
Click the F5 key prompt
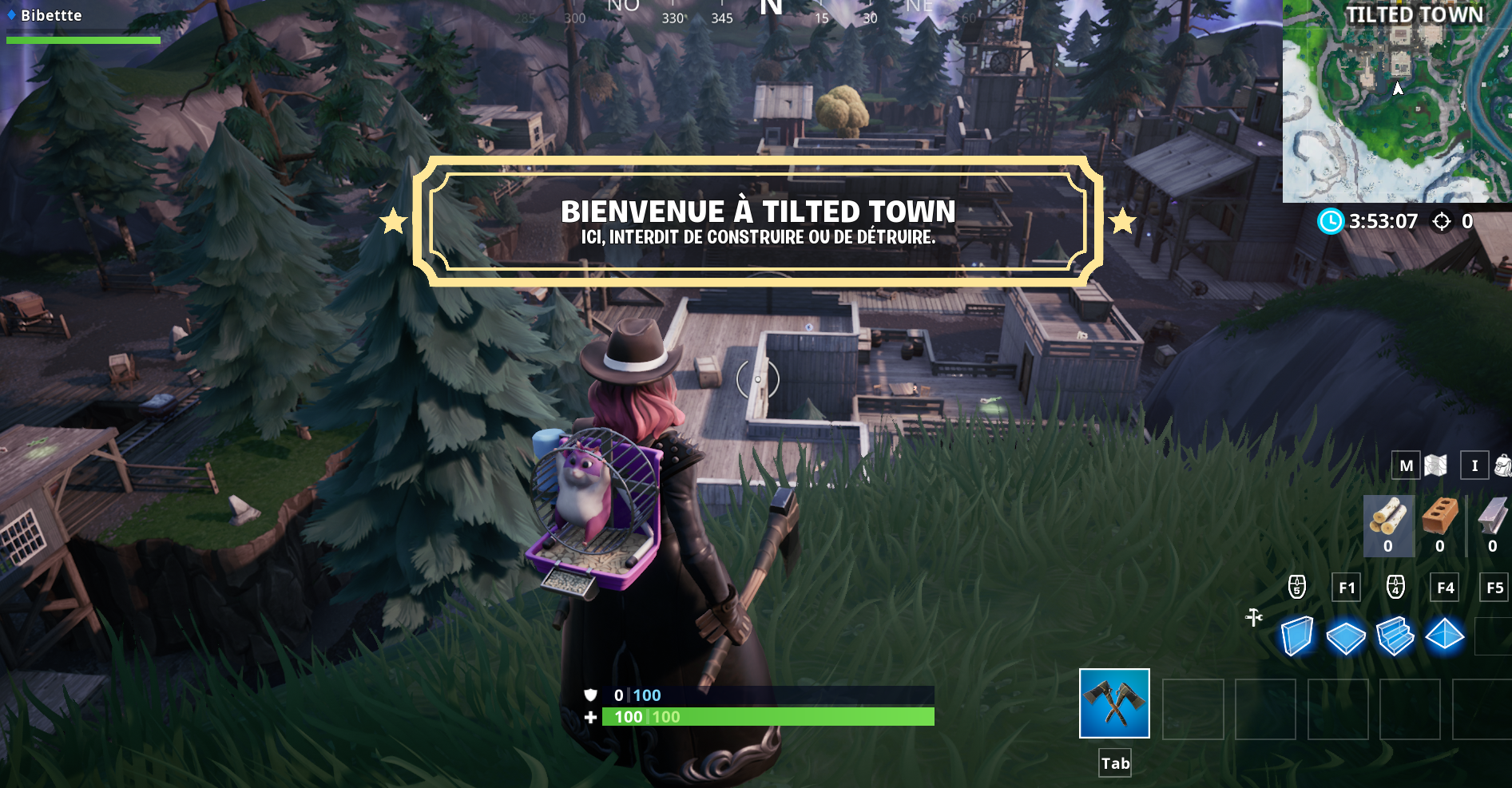(1494, 588)
